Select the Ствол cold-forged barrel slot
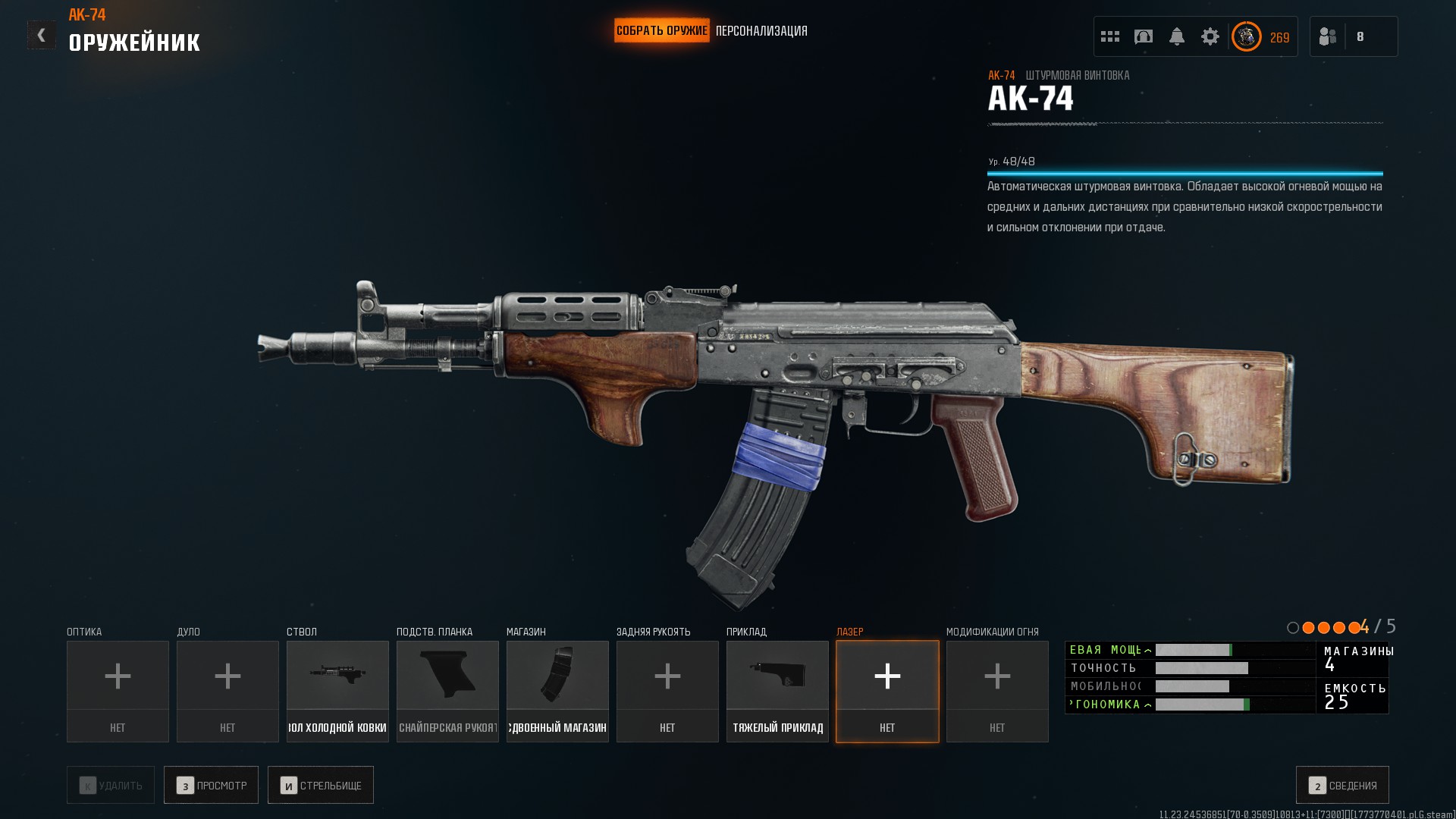 coord(337,691)
